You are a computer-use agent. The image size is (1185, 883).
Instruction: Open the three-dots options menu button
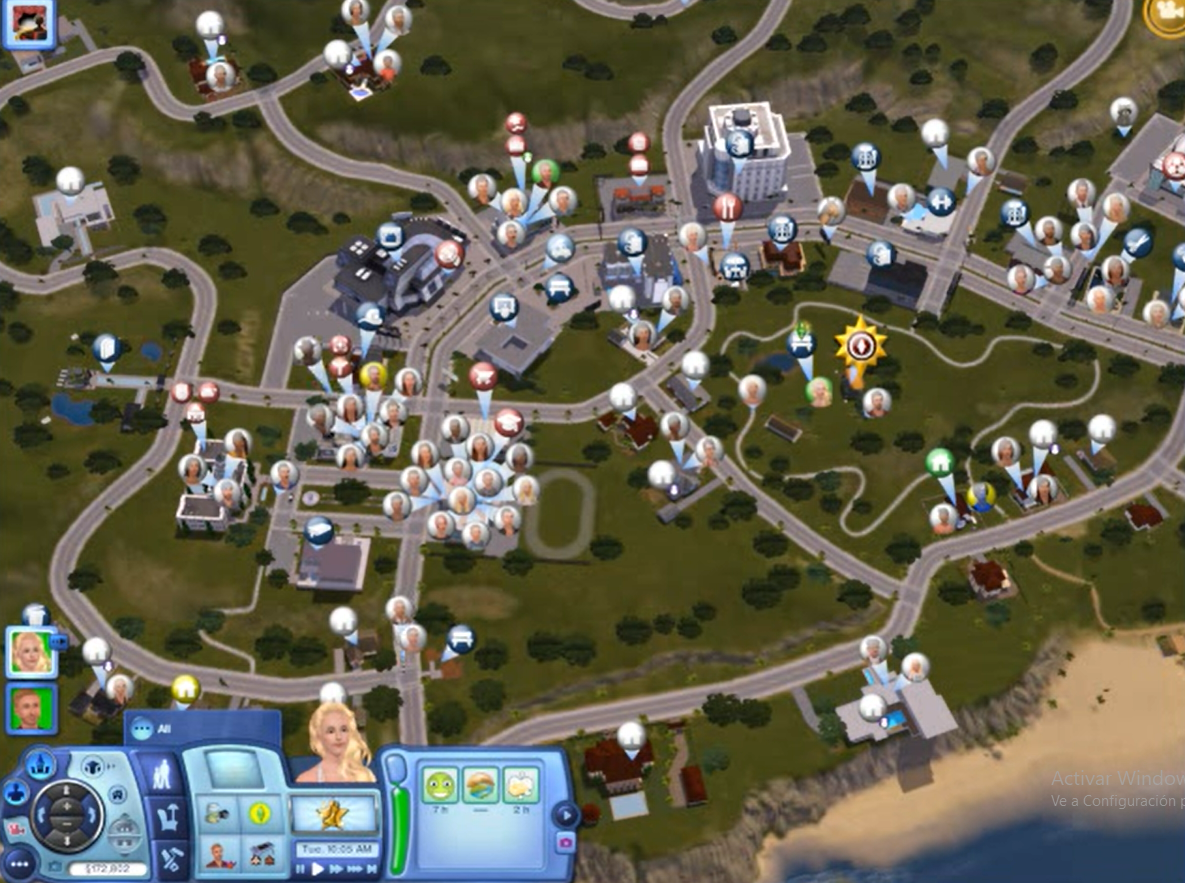click(20, 864)
